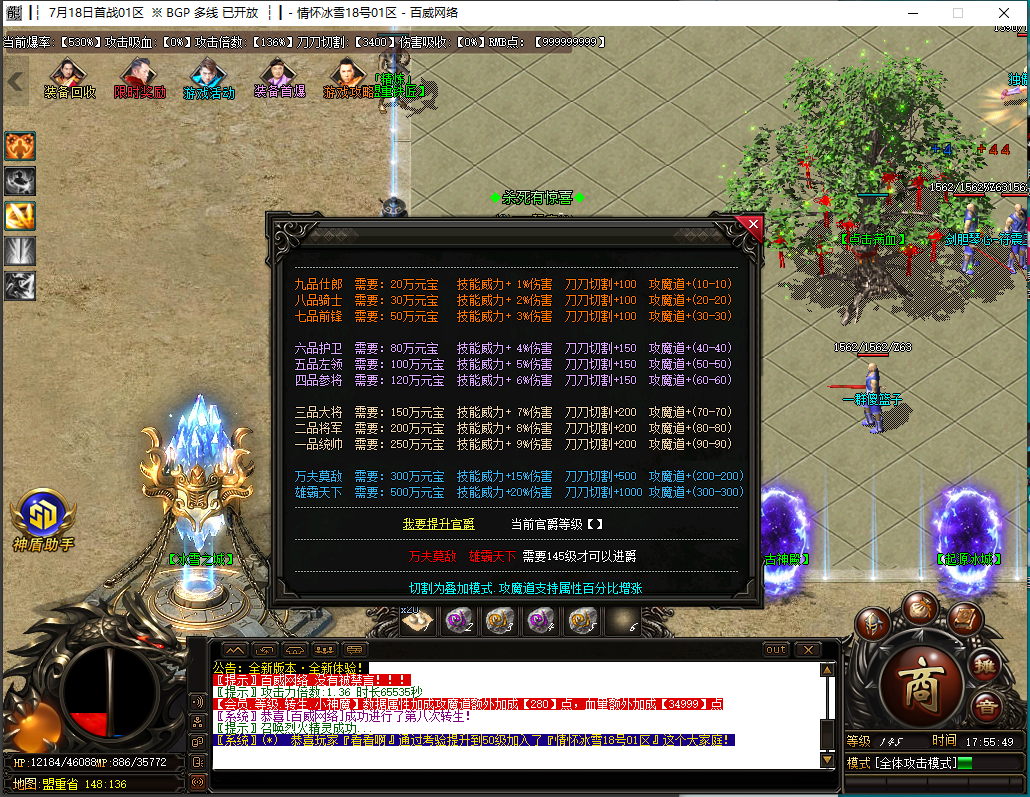Close the chat panel with its X
1030x797 pixels.
pos(808,650)
